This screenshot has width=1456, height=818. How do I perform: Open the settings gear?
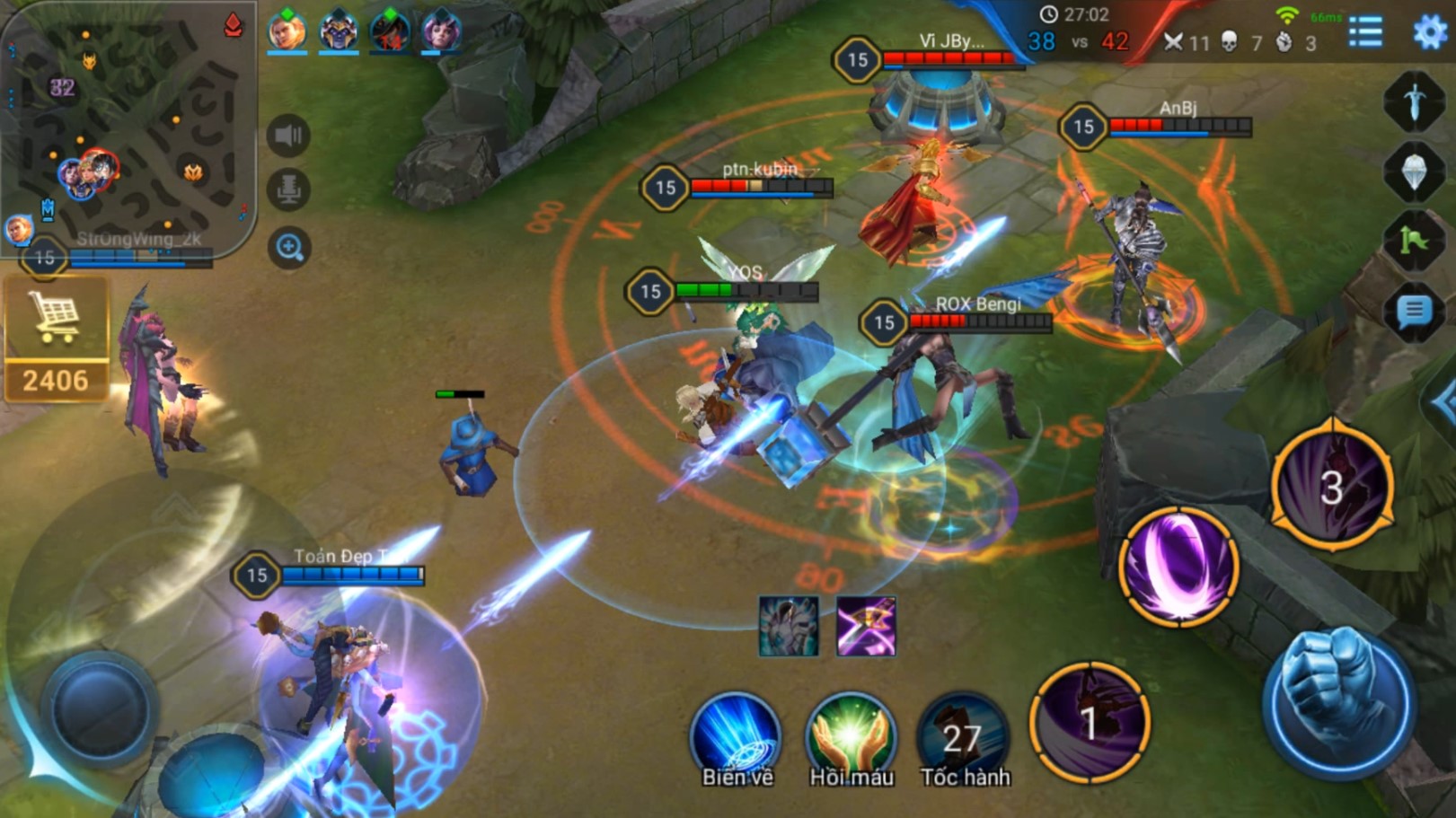[x=1429, y=32]
